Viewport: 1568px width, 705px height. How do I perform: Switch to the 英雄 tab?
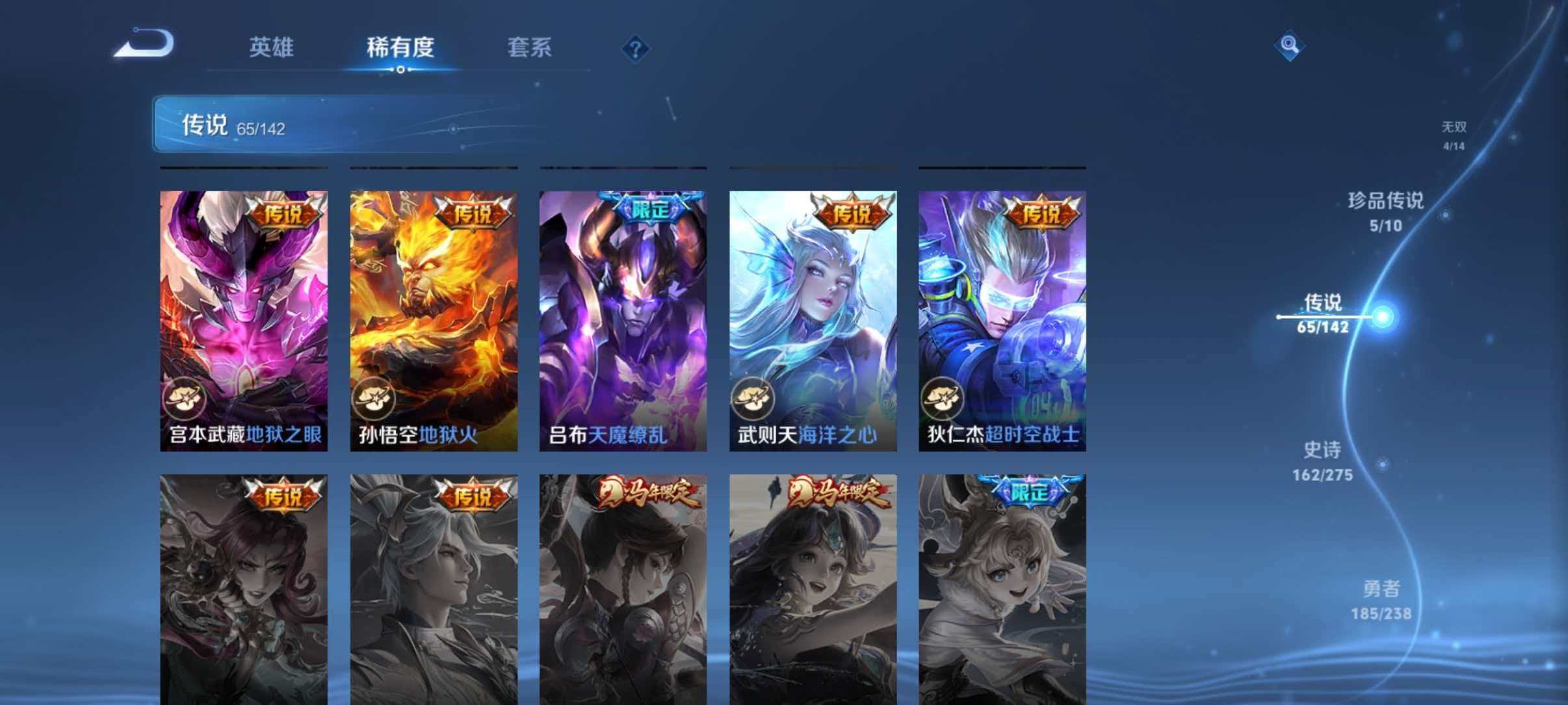[271, 48]
